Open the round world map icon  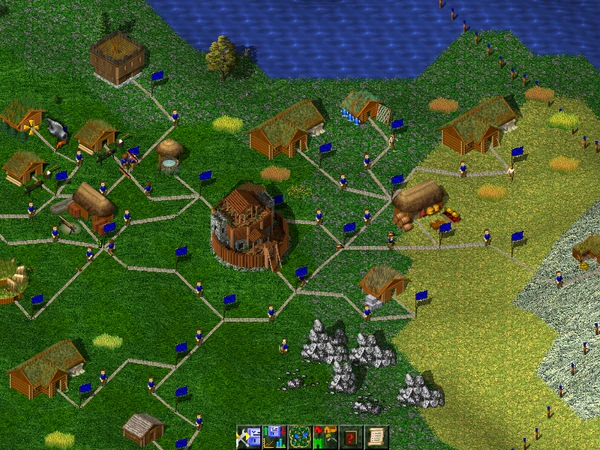coord(300,437)
